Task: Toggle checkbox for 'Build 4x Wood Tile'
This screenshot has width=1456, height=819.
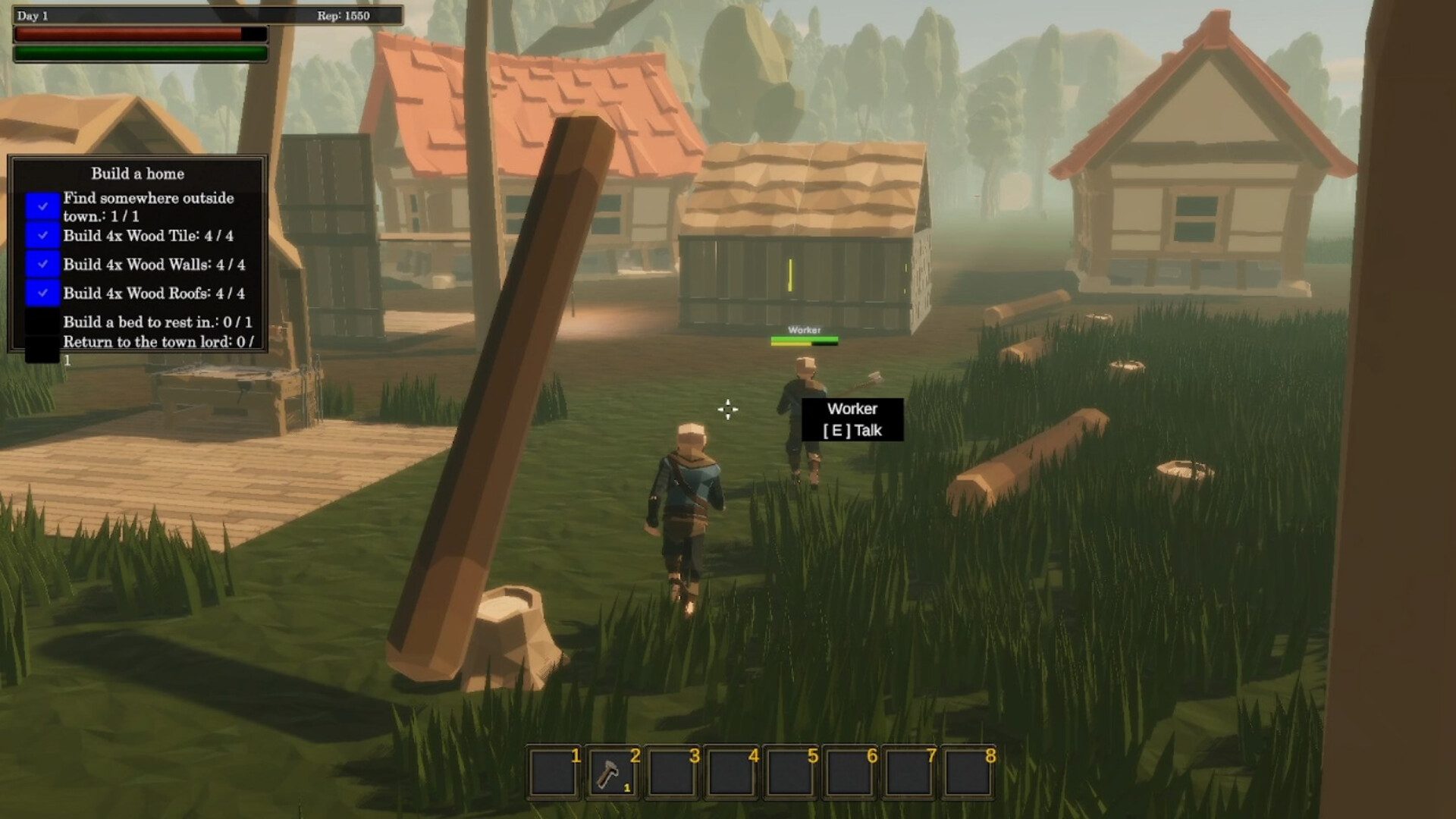Action: tap(42, 236)
